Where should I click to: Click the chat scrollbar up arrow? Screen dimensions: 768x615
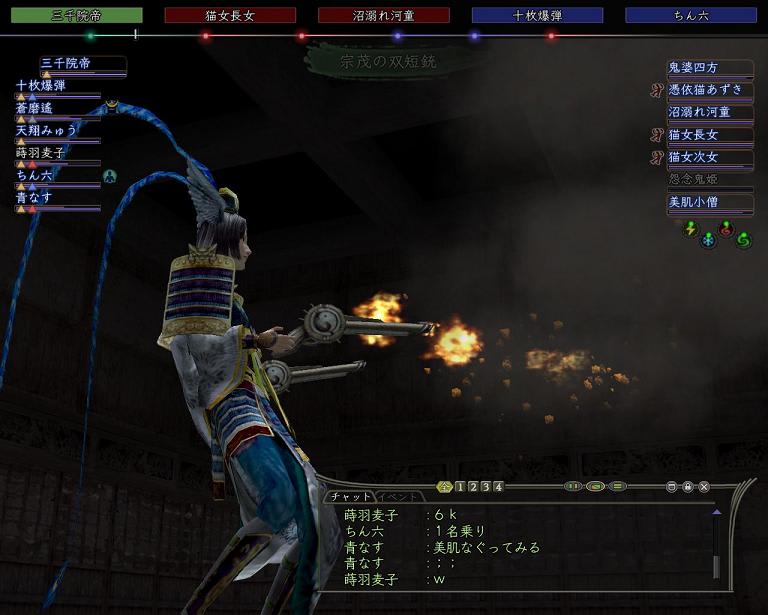[x=716, y=511]
